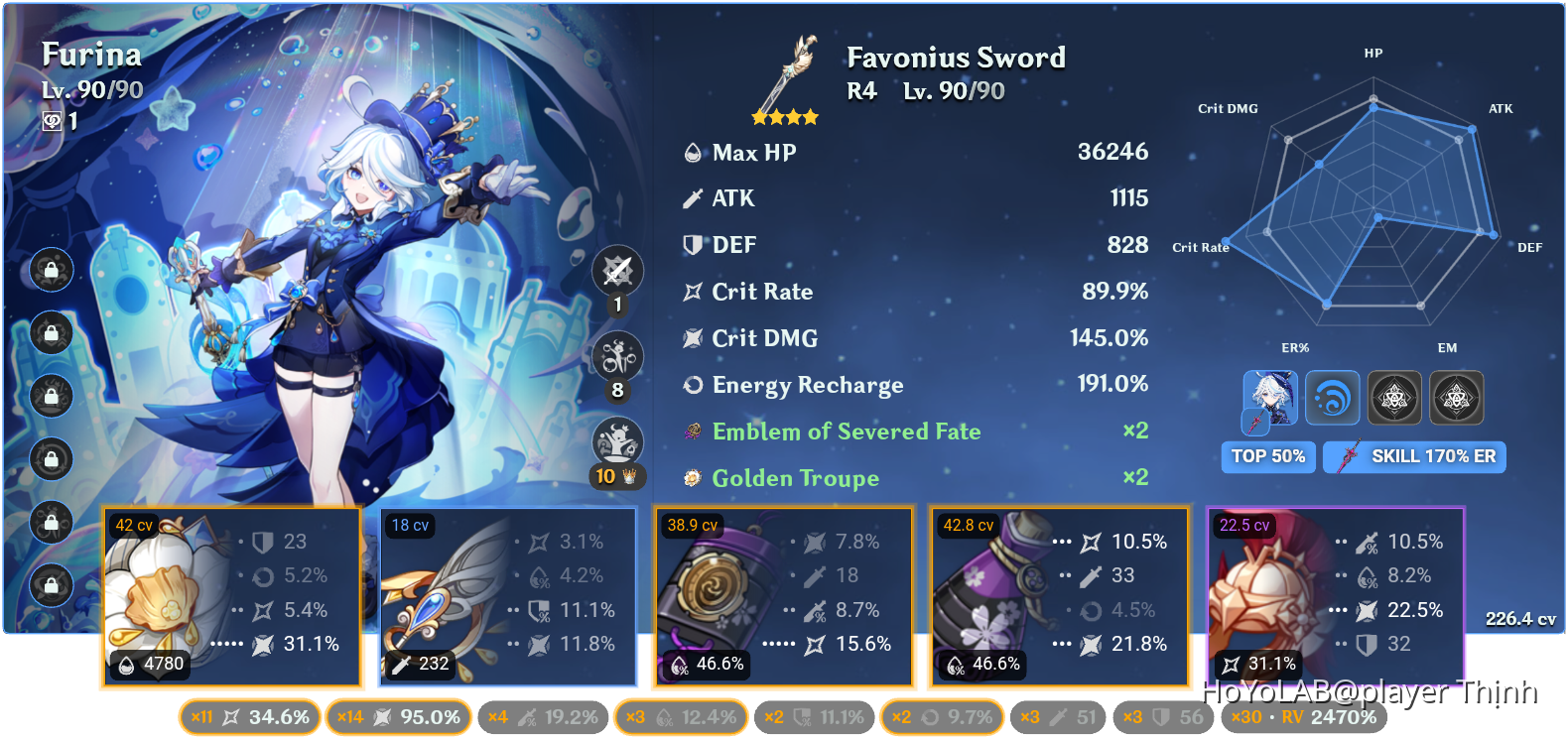The height and width of the screenshot is (741, 1568).
Task: Click the Crit DMG icon next to 145.0%
Action: [692, 338]
